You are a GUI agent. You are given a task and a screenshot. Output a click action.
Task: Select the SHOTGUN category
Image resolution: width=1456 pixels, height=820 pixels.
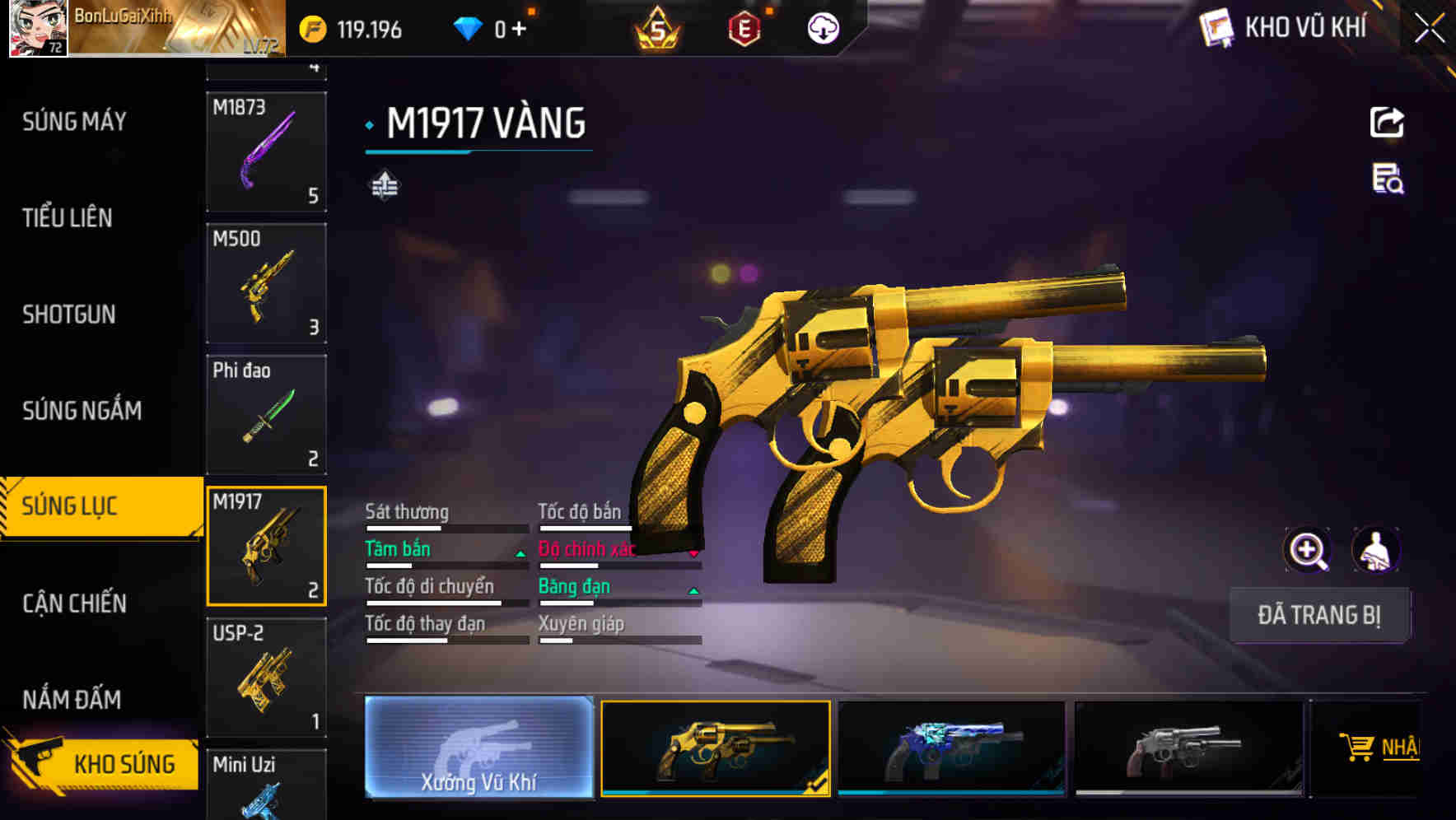tap(69, 314)
